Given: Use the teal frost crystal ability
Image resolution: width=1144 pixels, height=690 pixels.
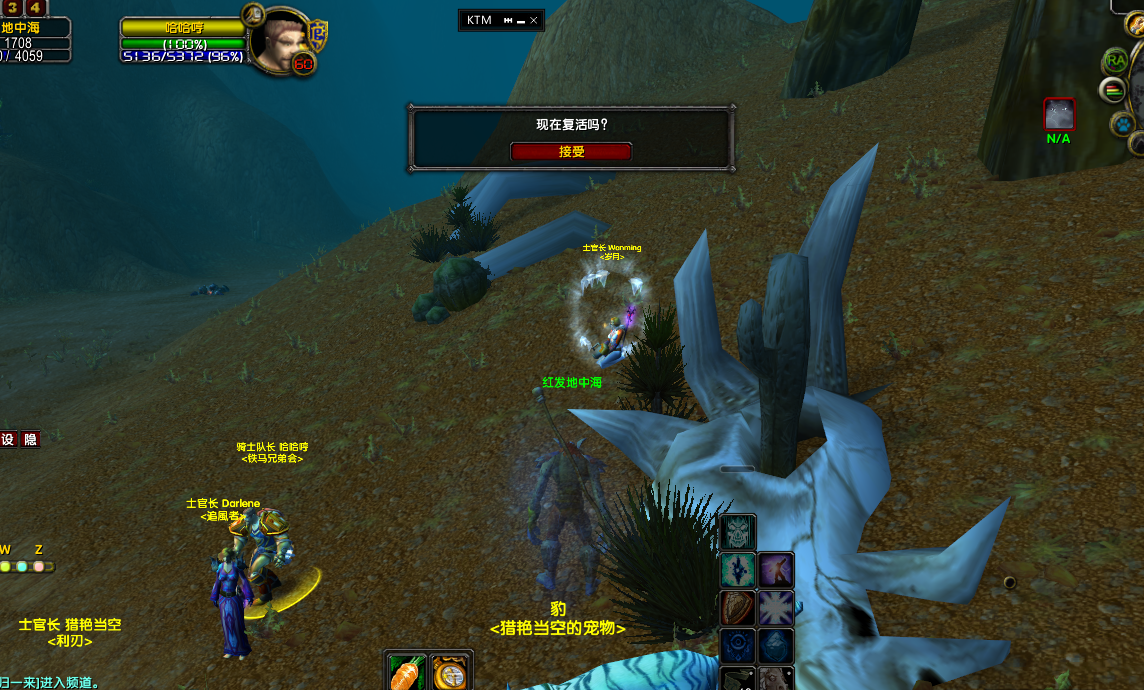Looking at the screenshot, I should tap(738, 570).
